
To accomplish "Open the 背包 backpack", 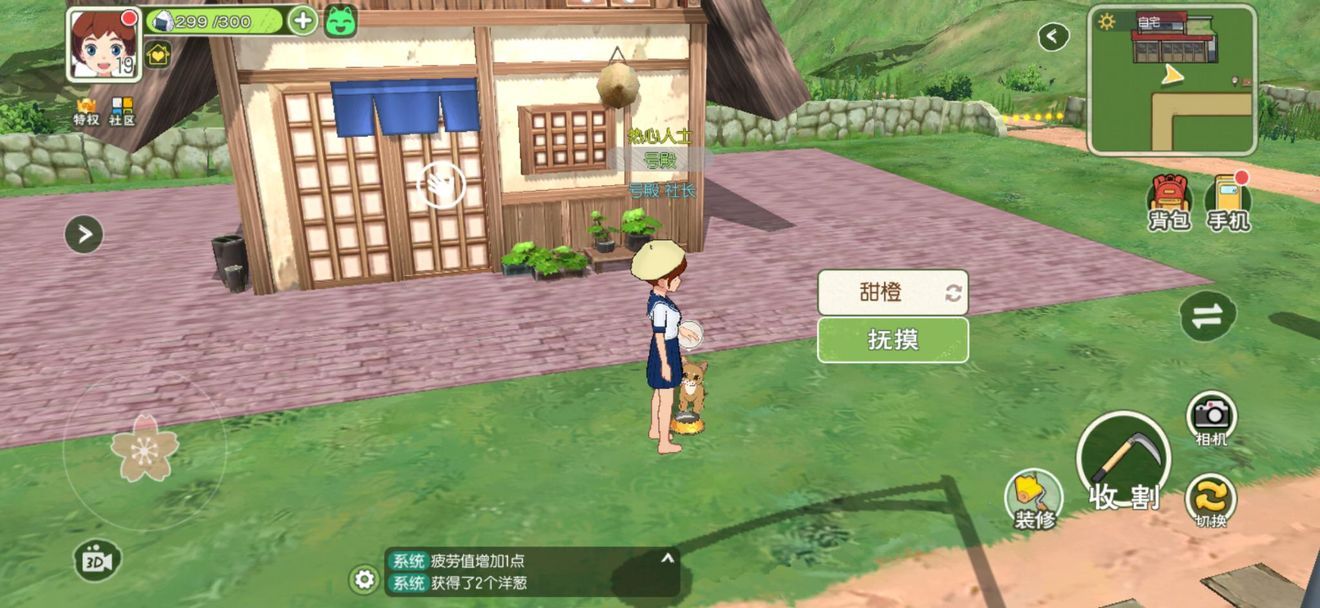I will click(x=1168, y=203).
